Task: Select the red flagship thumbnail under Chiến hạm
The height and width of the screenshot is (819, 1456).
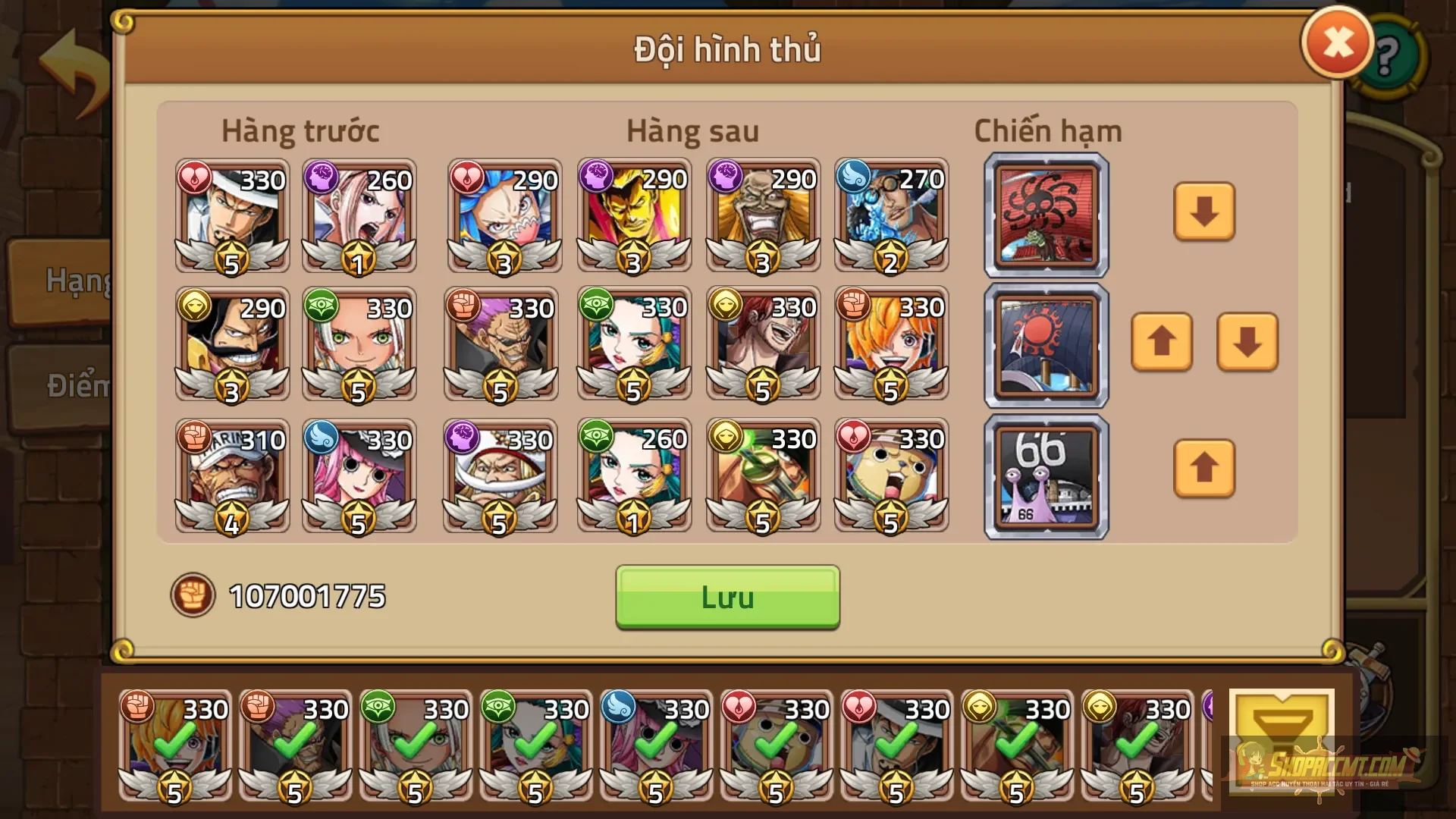Action: click(1046, 215)
